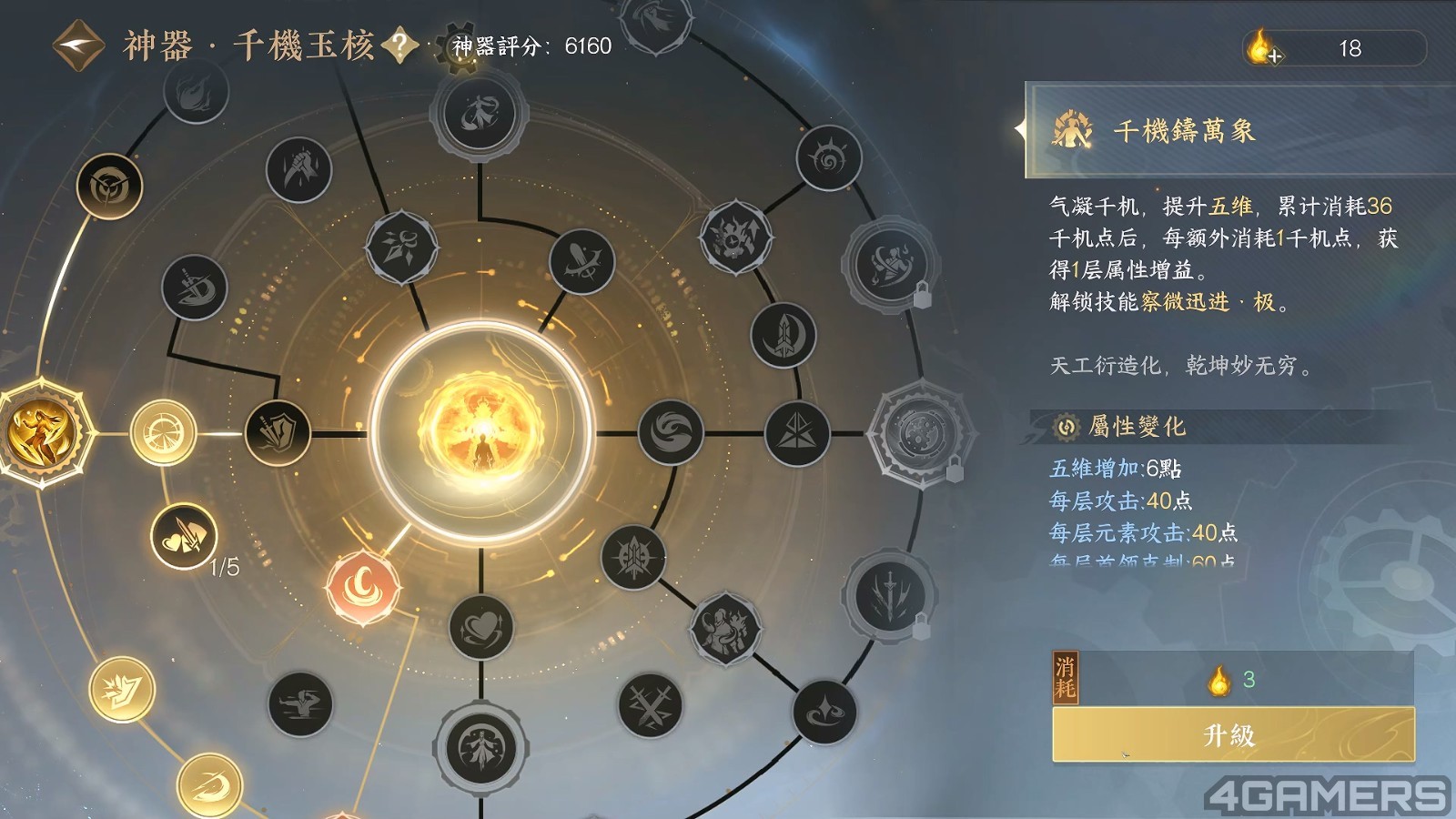The height and width of the screenshot is (819, 1456).
Task: Choose the heart with arrows node
Action: coord(480,628)
